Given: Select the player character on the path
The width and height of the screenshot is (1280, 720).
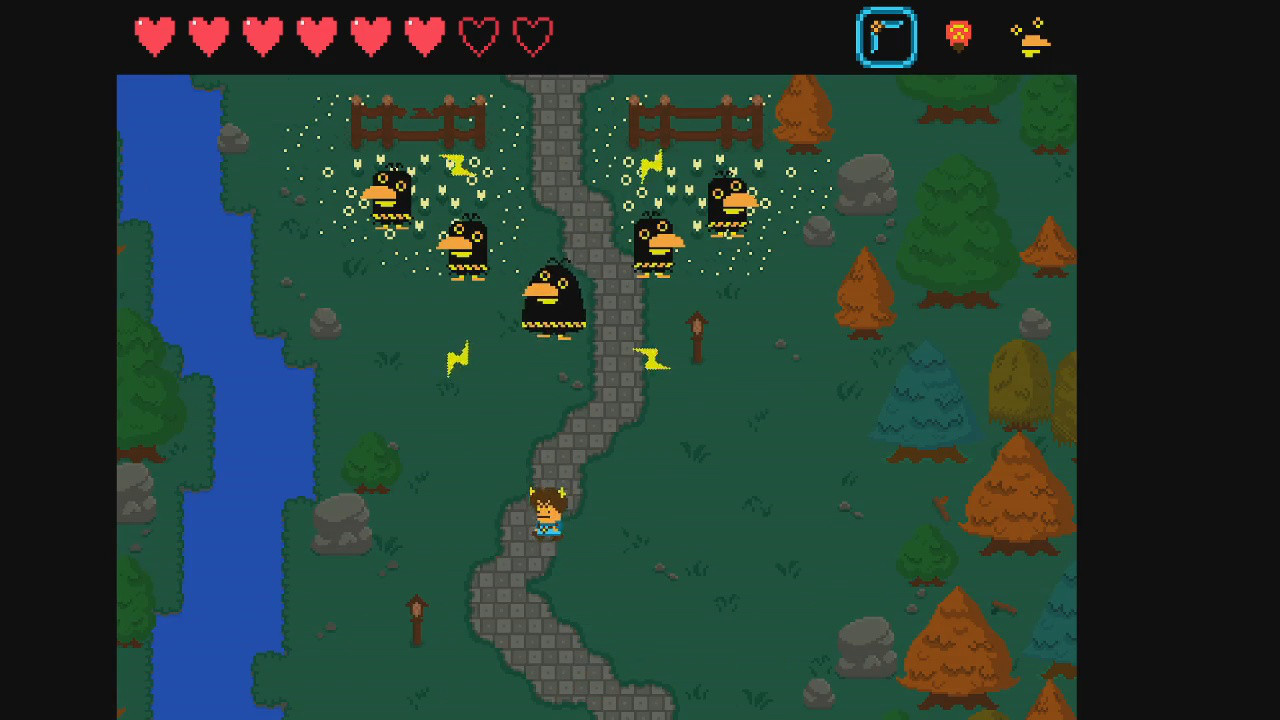Looking at the screenshot, I should pyautogui.click(x=548, y=510).
